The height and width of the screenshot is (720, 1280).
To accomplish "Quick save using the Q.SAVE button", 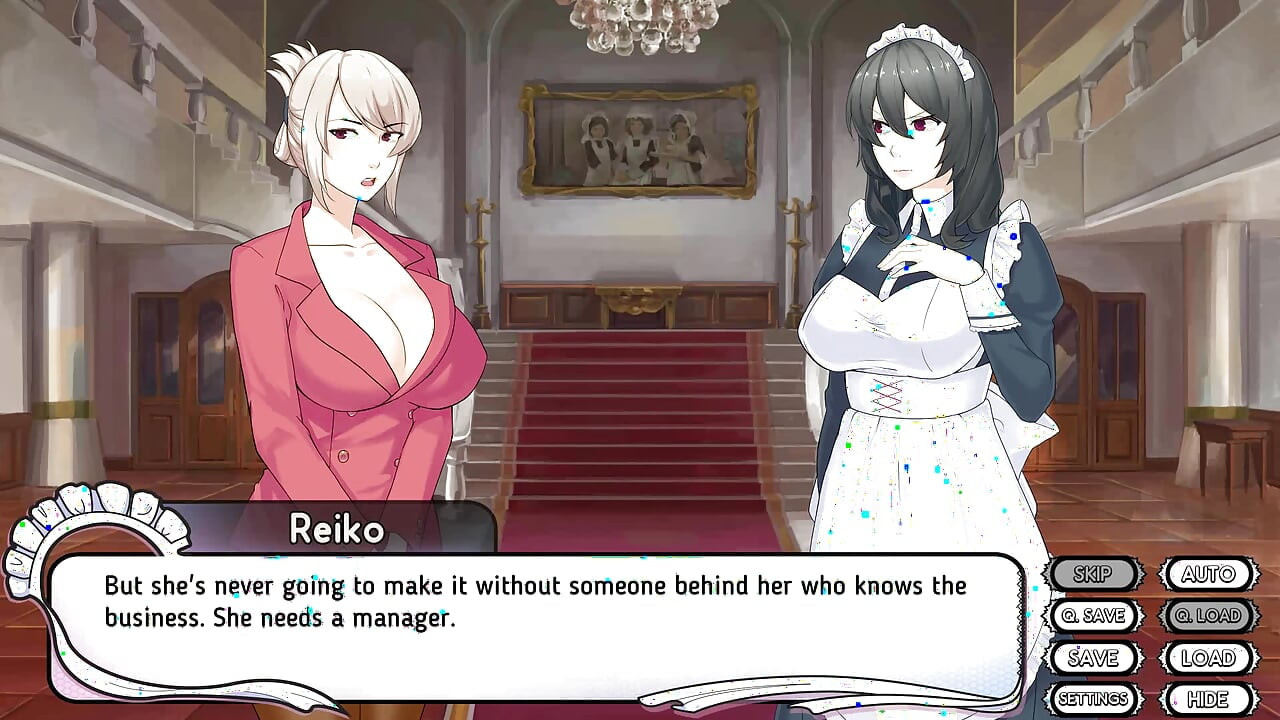I will pos(1094,616).
